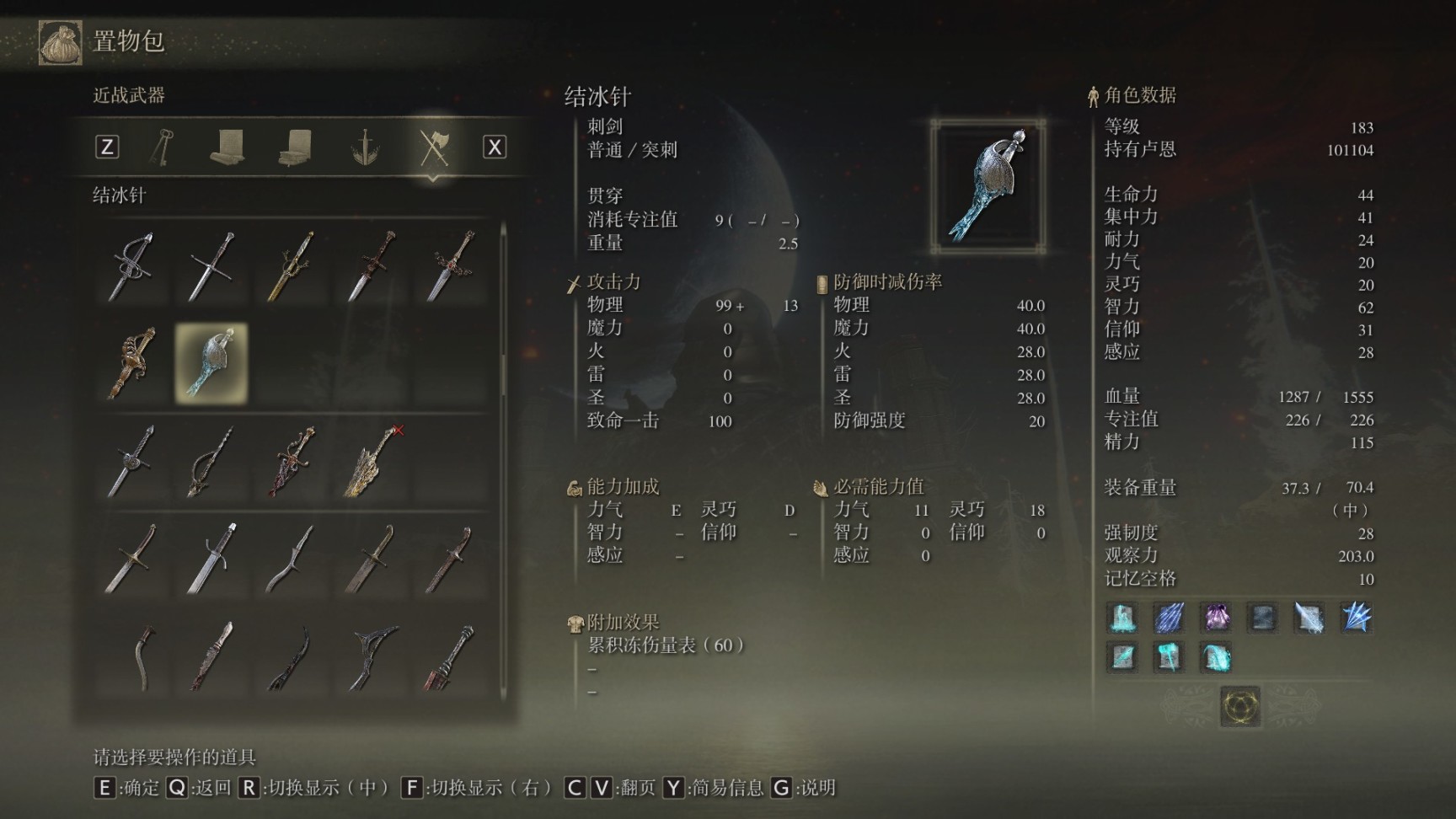This screenshot has width=1456, height=819.
Task: Select the highlighted 结冰针 ice rapier slot
Action: point(211,363)
